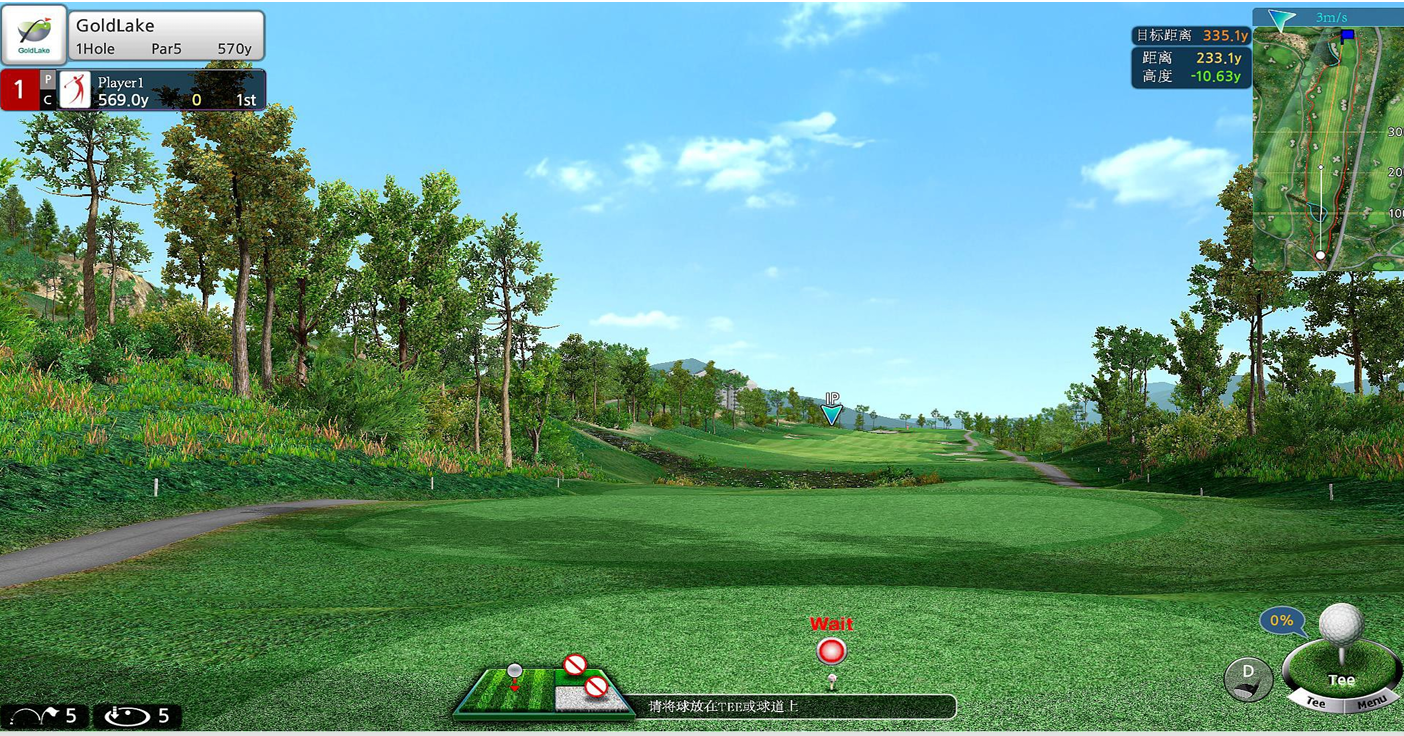Viewport: 1404px width, 736px height.
Task: Select the Tee tab on the lie dial
Action: (x=1316, y=703)
